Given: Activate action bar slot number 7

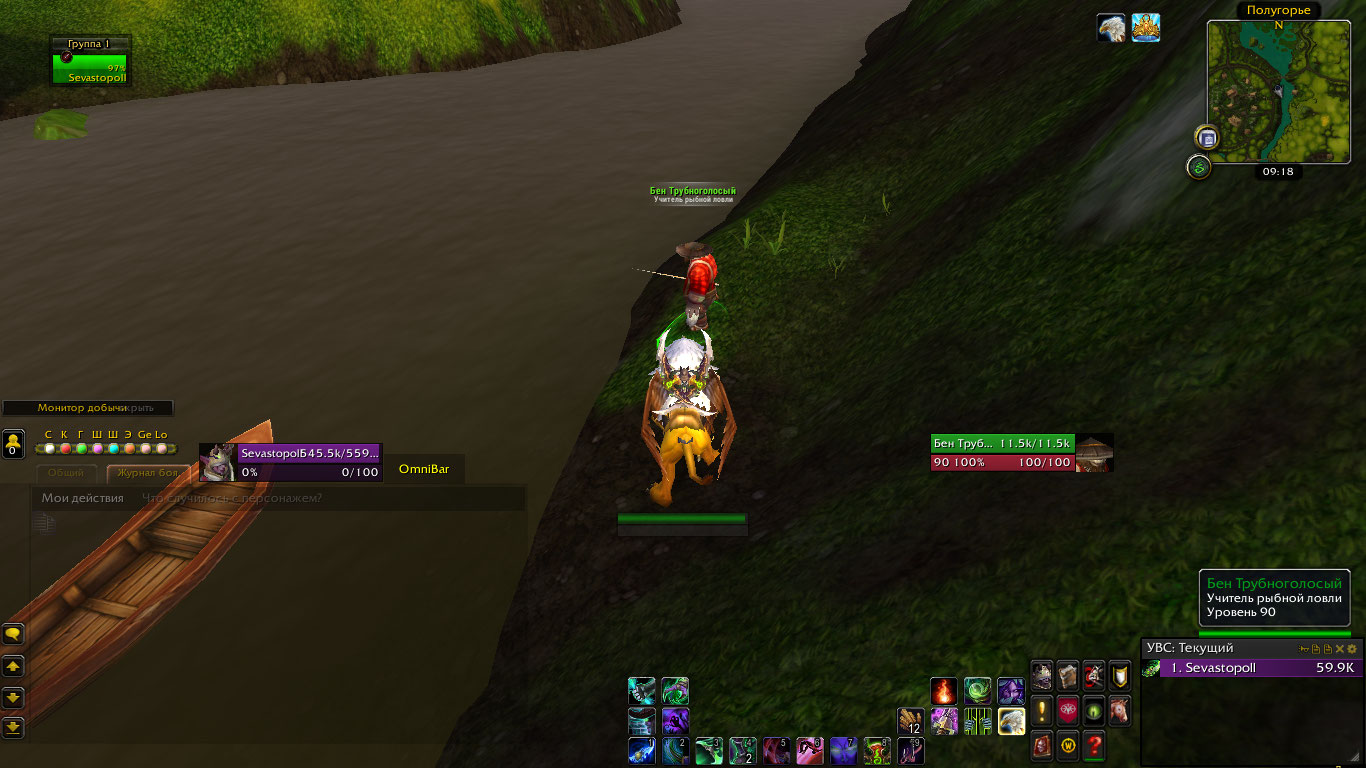Looking at the screenshot, I should tap(843, 751).
